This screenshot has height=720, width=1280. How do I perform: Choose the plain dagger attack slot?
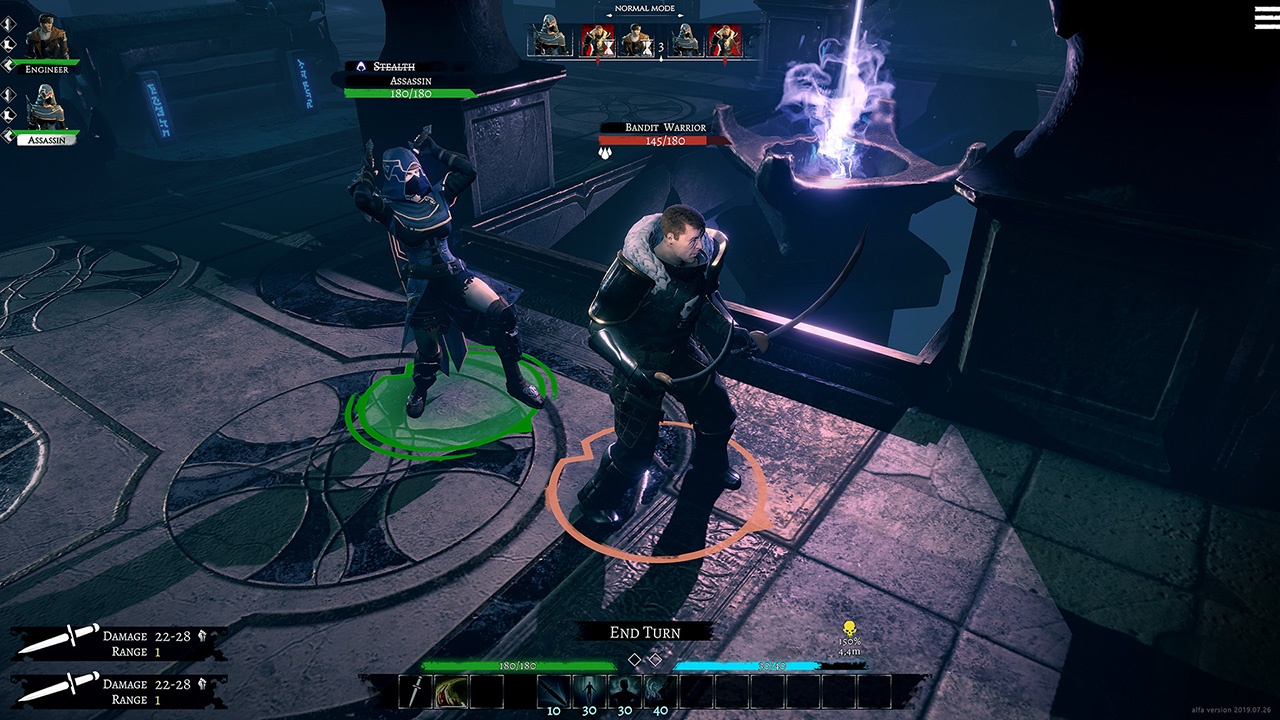[415, 691]
